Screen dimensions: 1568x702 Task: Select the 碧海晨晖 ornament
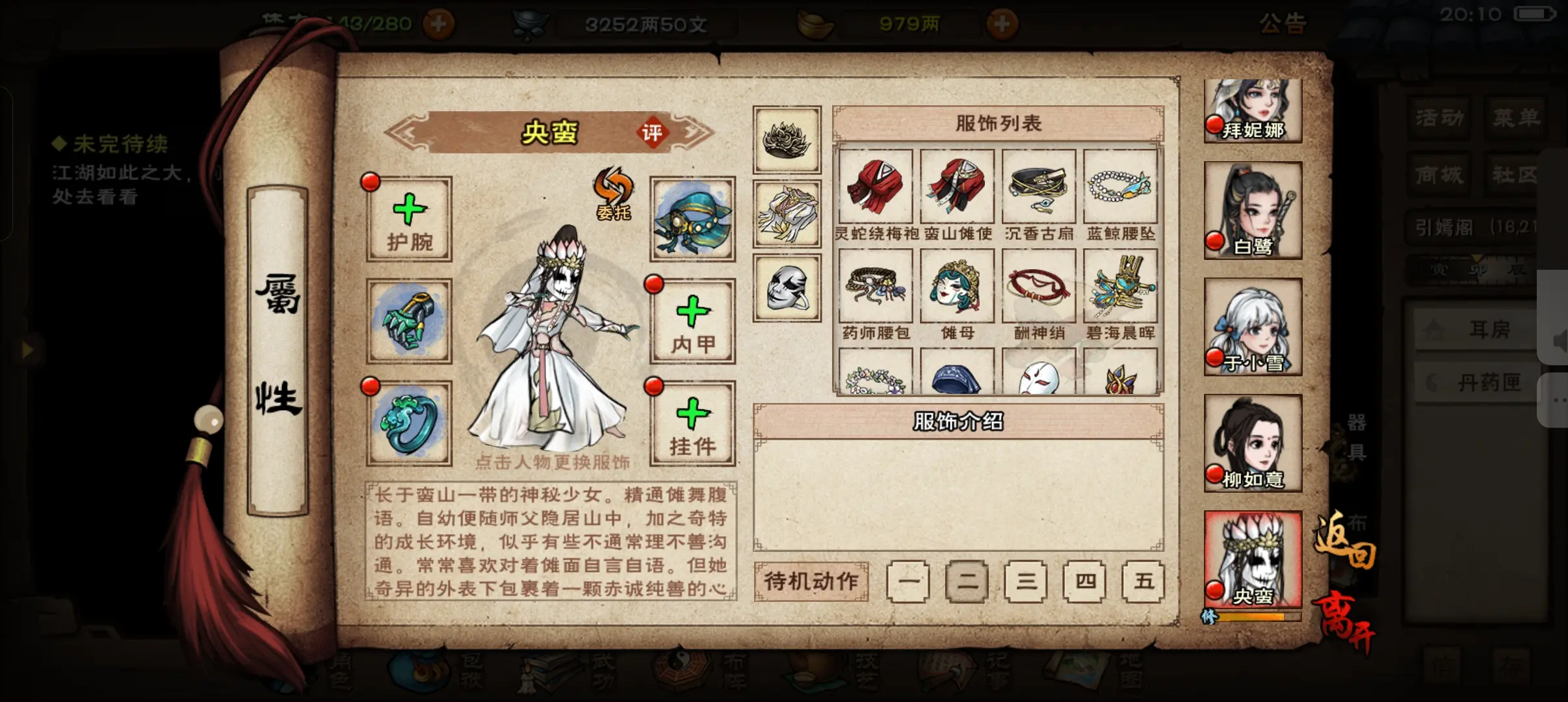[x=1120, y=287]
